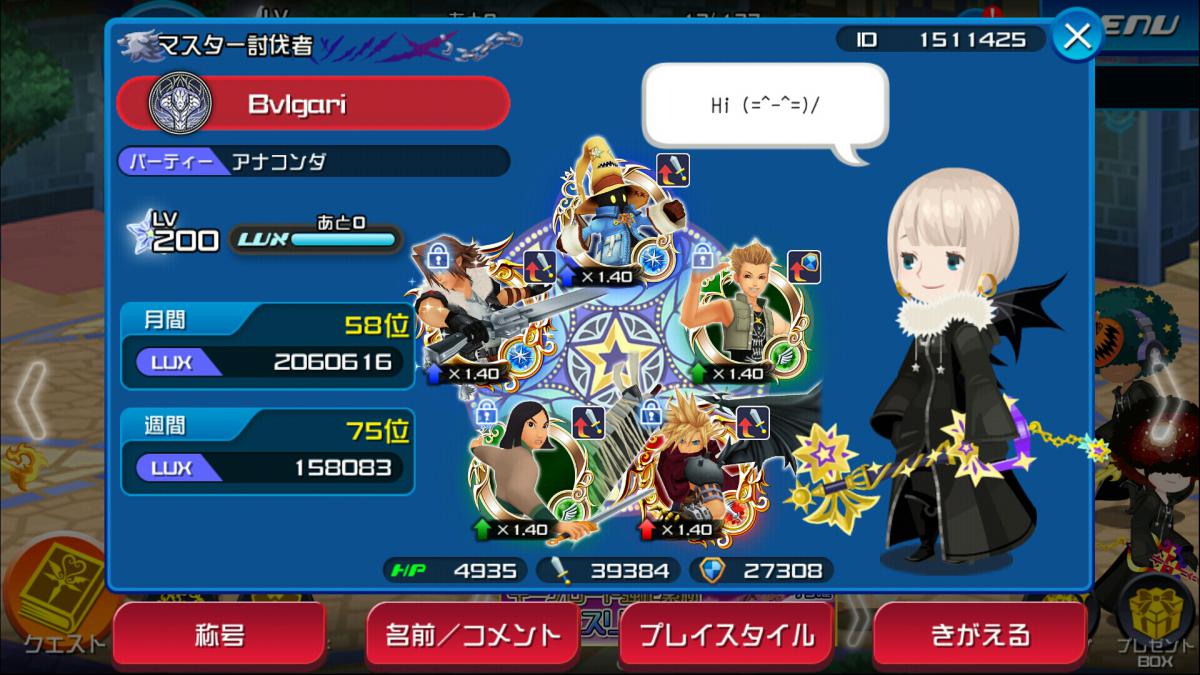Open the プレイスタイル play style button
The width and height of the screenshot is (1200, 675).
(x=726, y=635)
